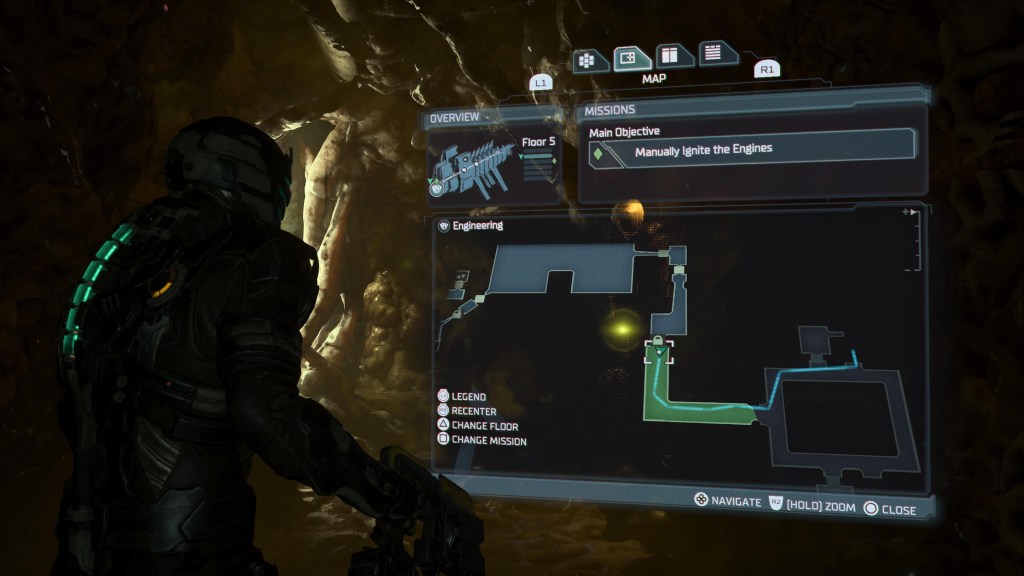Click the player position marker on map

pyautogui.click(x=659, y=355)
